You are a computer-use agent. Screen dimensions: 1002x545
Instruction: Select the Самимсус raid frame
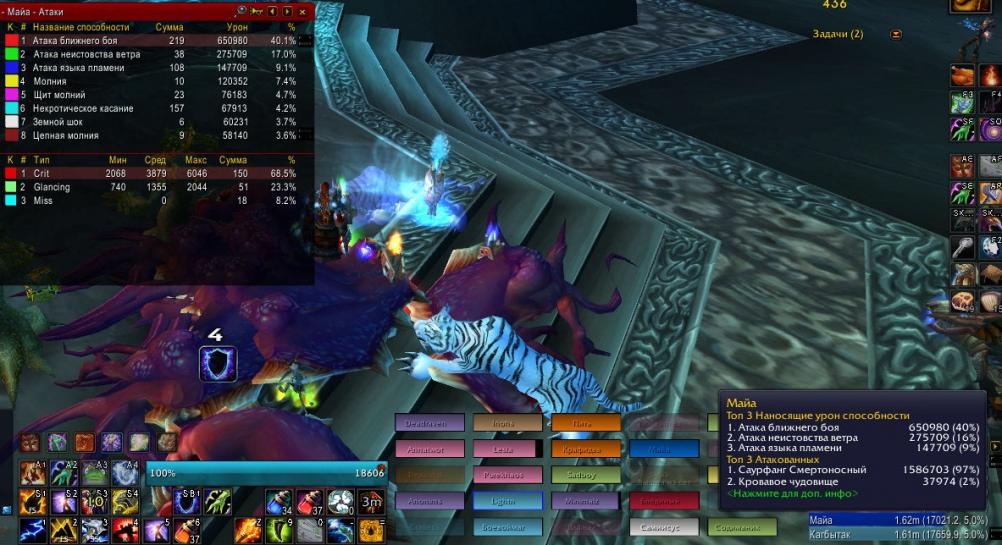[663, 527]
